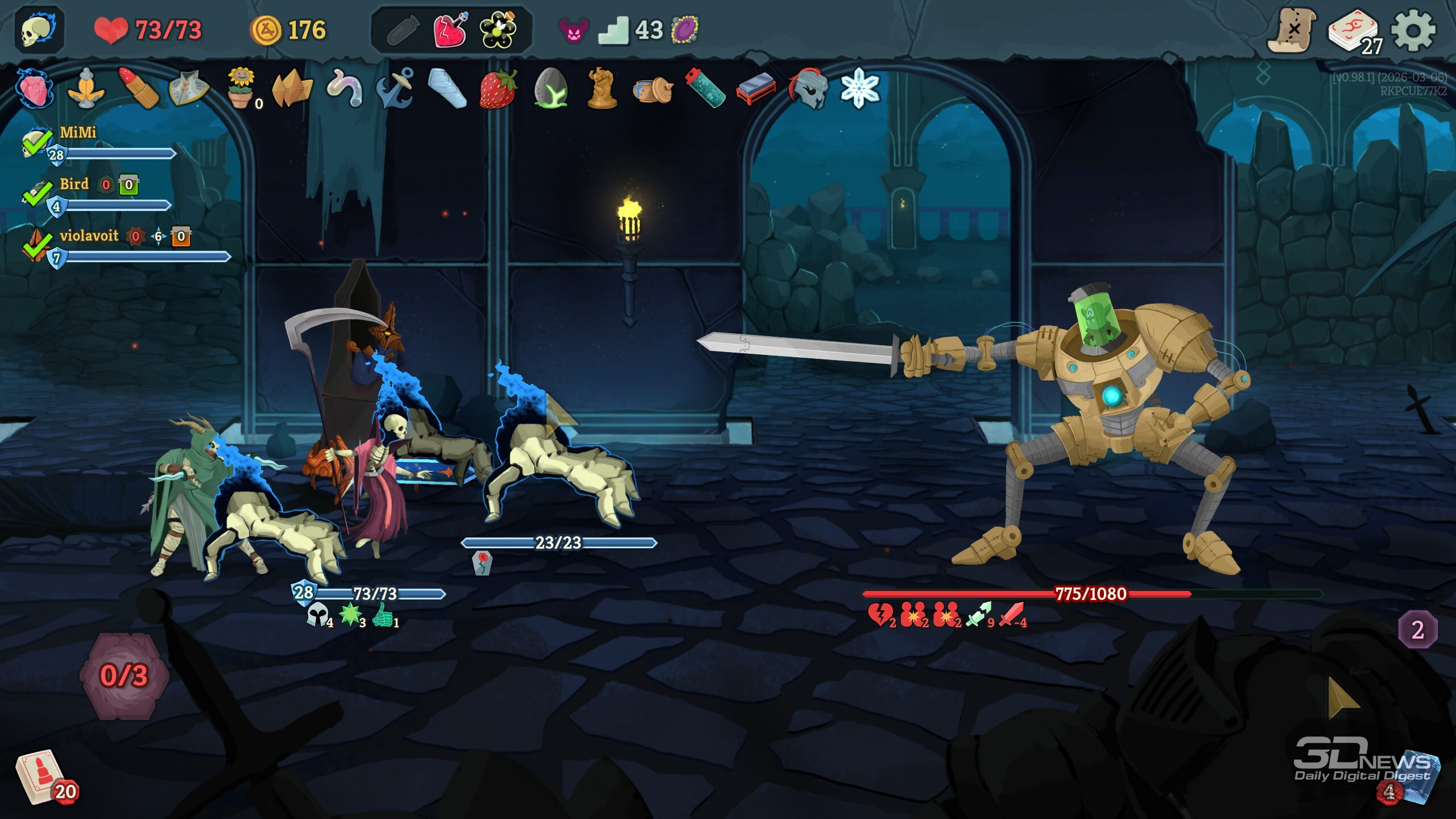Check the energy counter orb showing 0/3

[x=124, y=675]
